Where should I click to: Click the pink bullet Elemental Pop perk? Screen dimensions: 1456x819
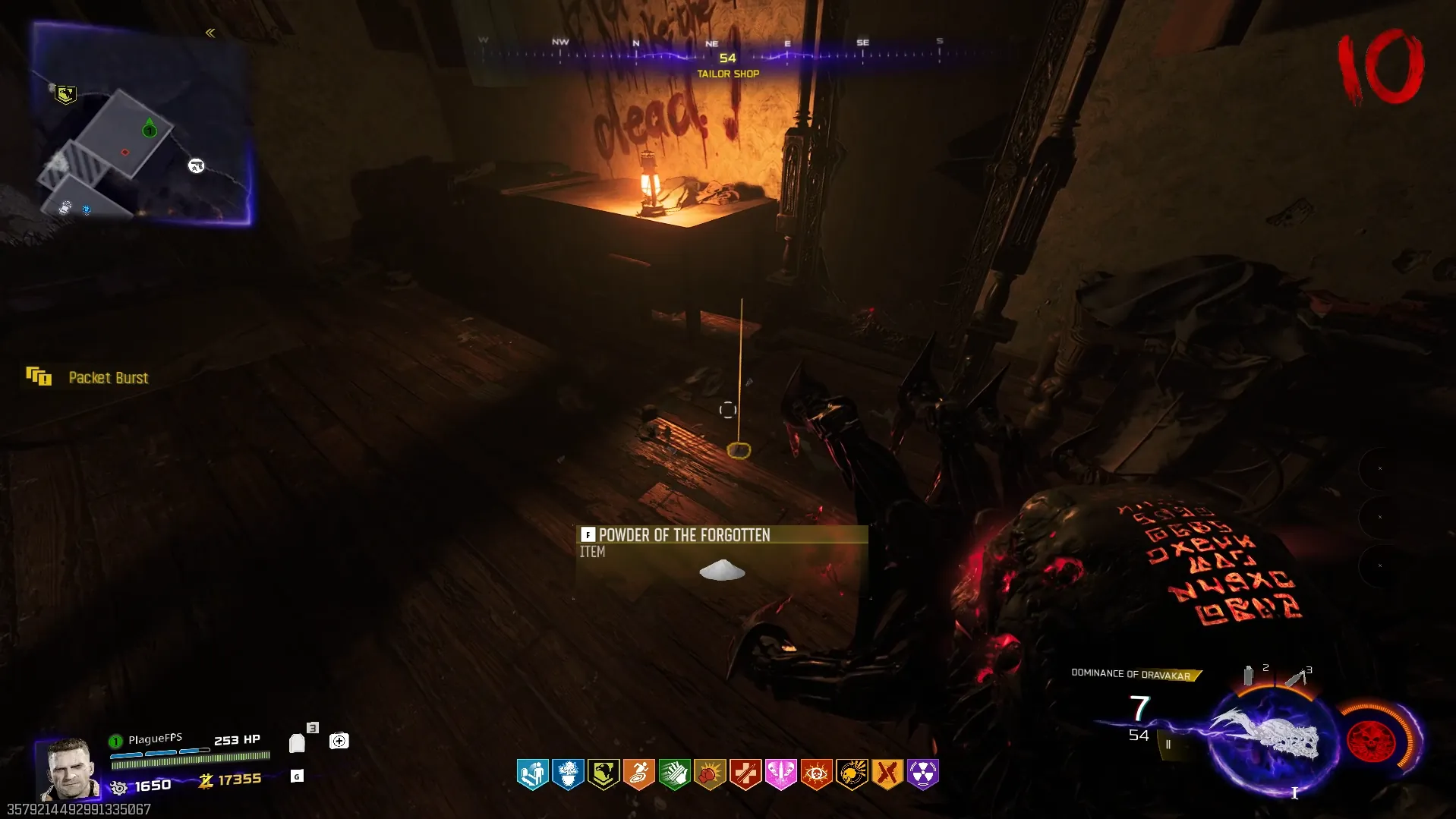click(780, 774)
